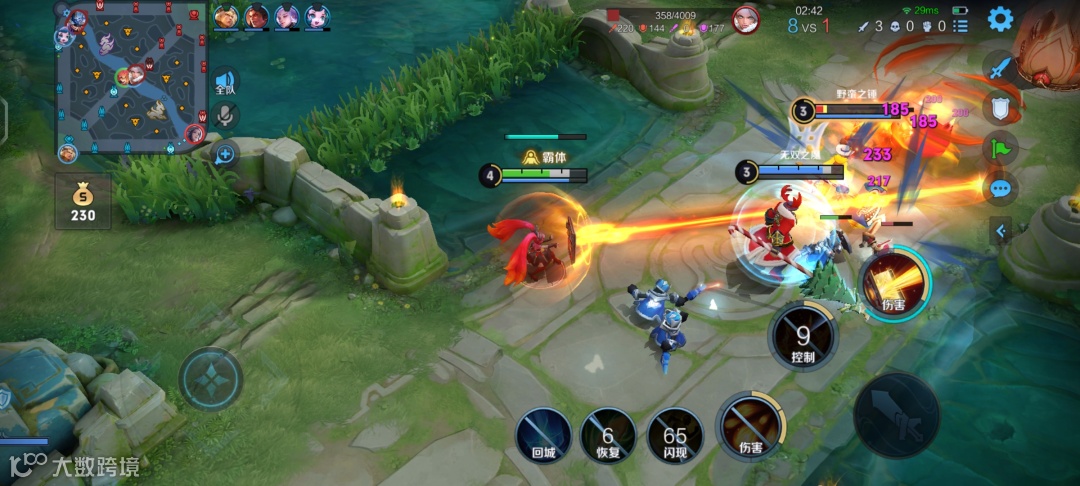Send the shield defend signal
Screen dimensions: 1080x486
[1000, 108]
